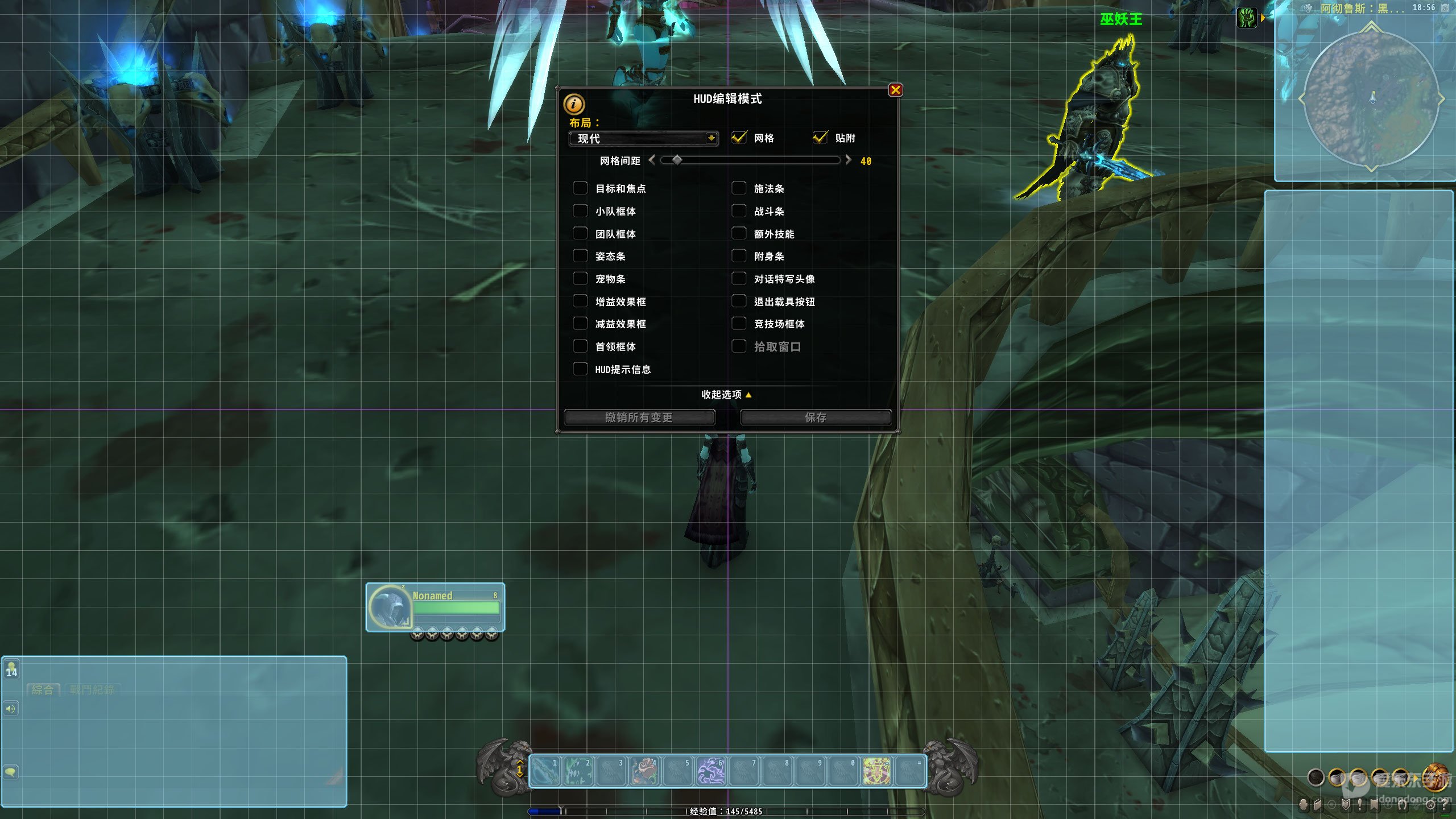The width and height of the screenshot is (1456, 819).
Task: Tick the 宠物条 checkbox
Action: click(580, 279)
